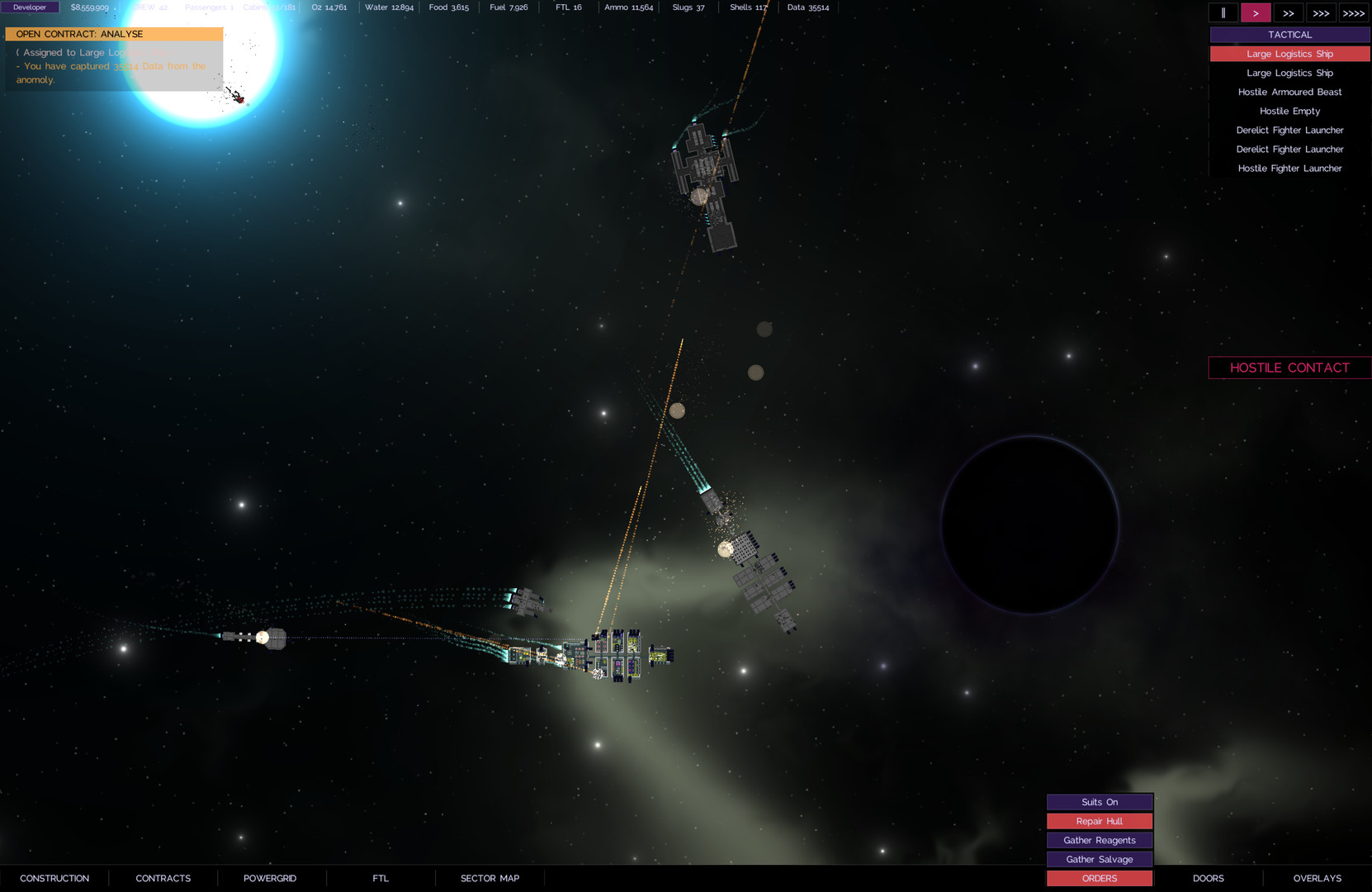The image size is (1372, 892).
Task: Click the Fuel indicator in the top bar
Action: pyautogui.click(x=508, y=7)
